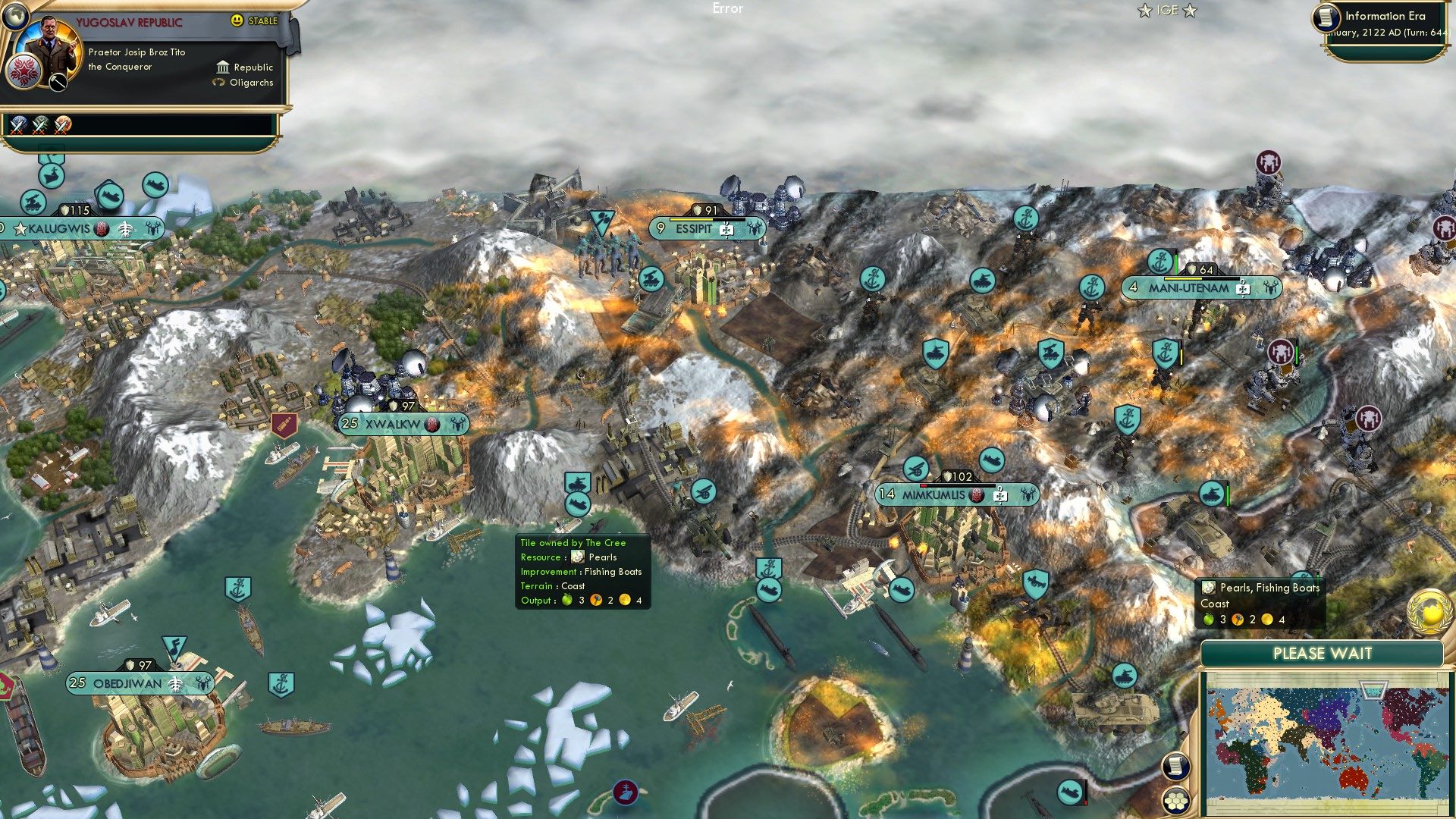Click the smiley happiness icon next to STABLE

pyautogui.click(x=237, y=20)
